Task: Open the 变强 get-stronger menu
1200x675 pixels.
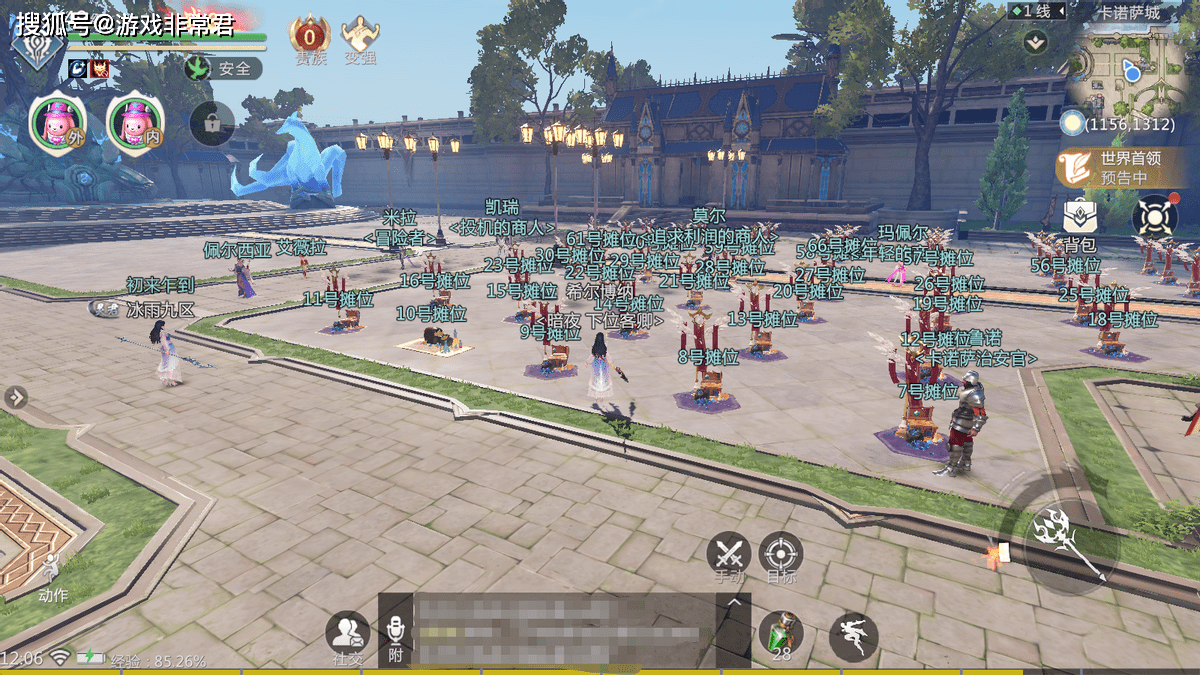Action: (x=360, y=37)
